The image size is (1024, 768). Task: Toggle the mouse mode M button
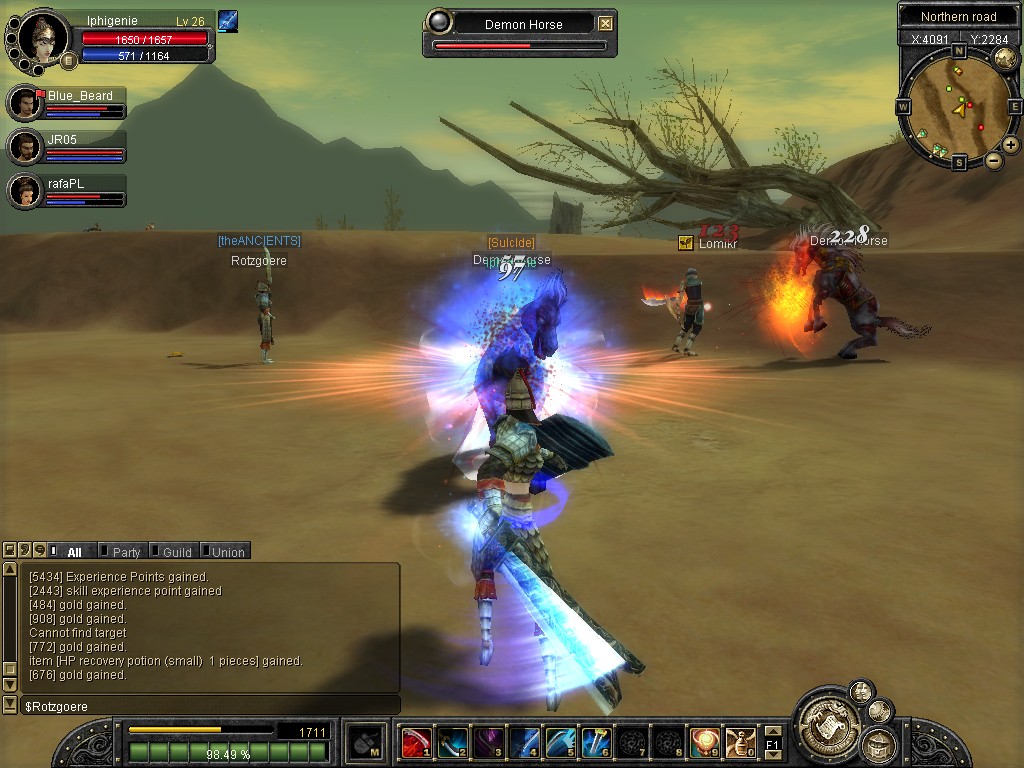tap(365, 742)
